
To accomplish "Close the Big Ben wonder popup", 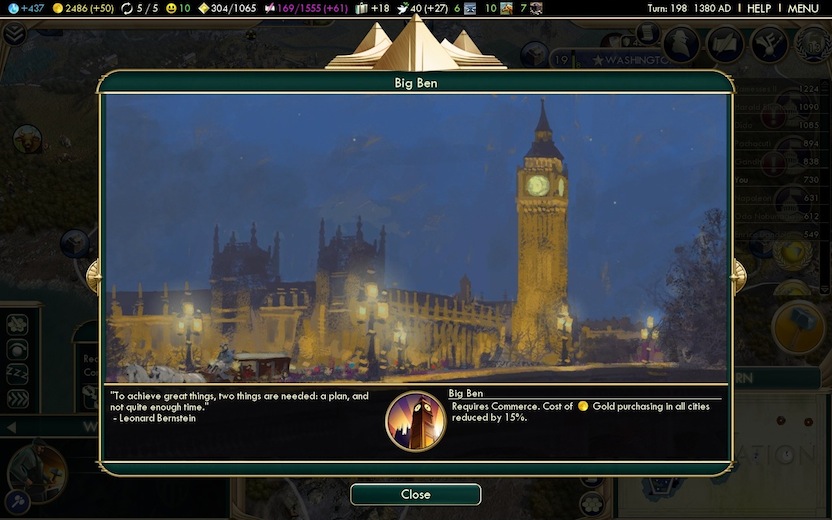I will (x=415, y=494).
